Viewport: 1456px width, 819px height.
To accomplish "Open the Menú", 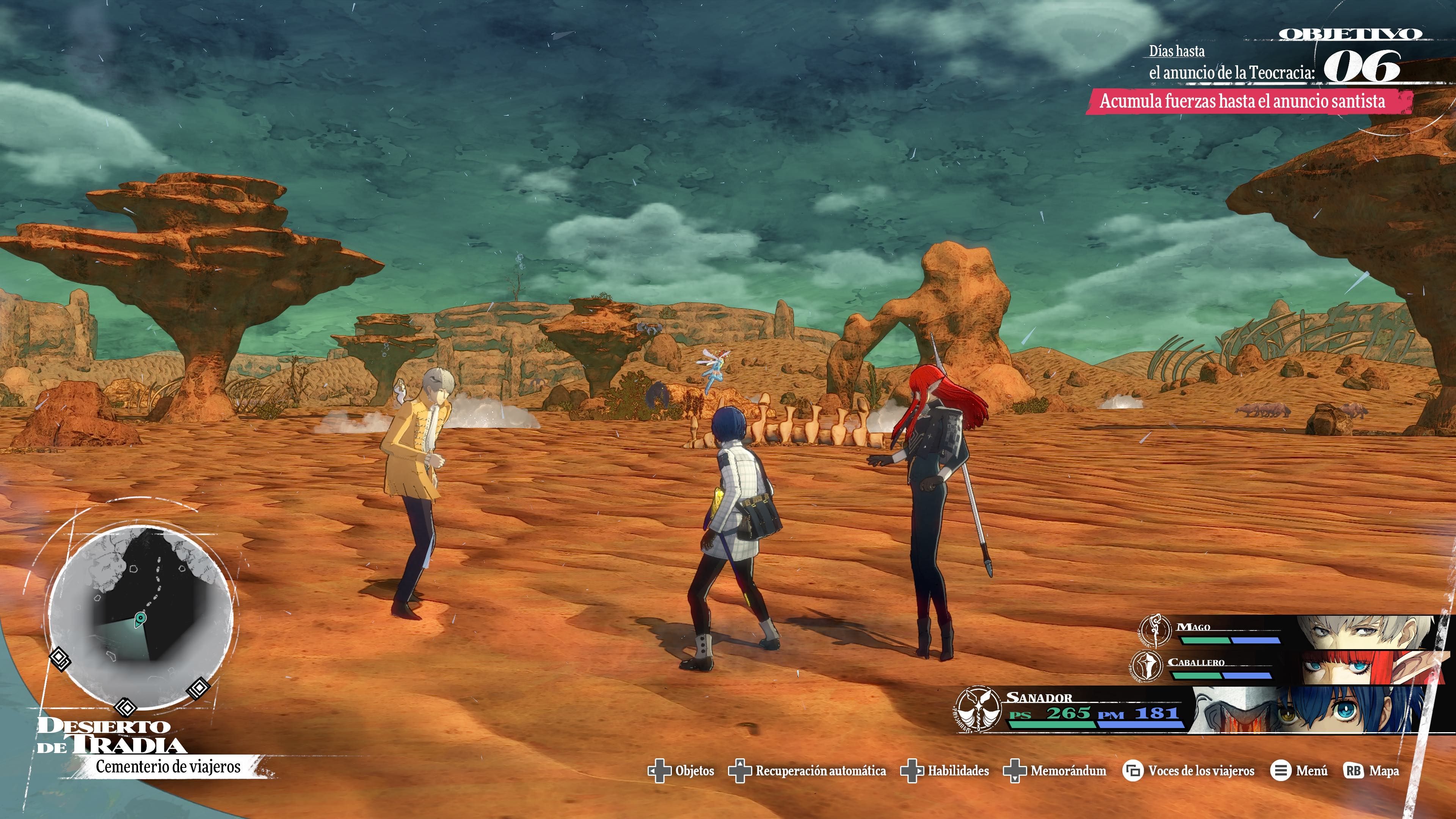I will [x=1298, y=771].
